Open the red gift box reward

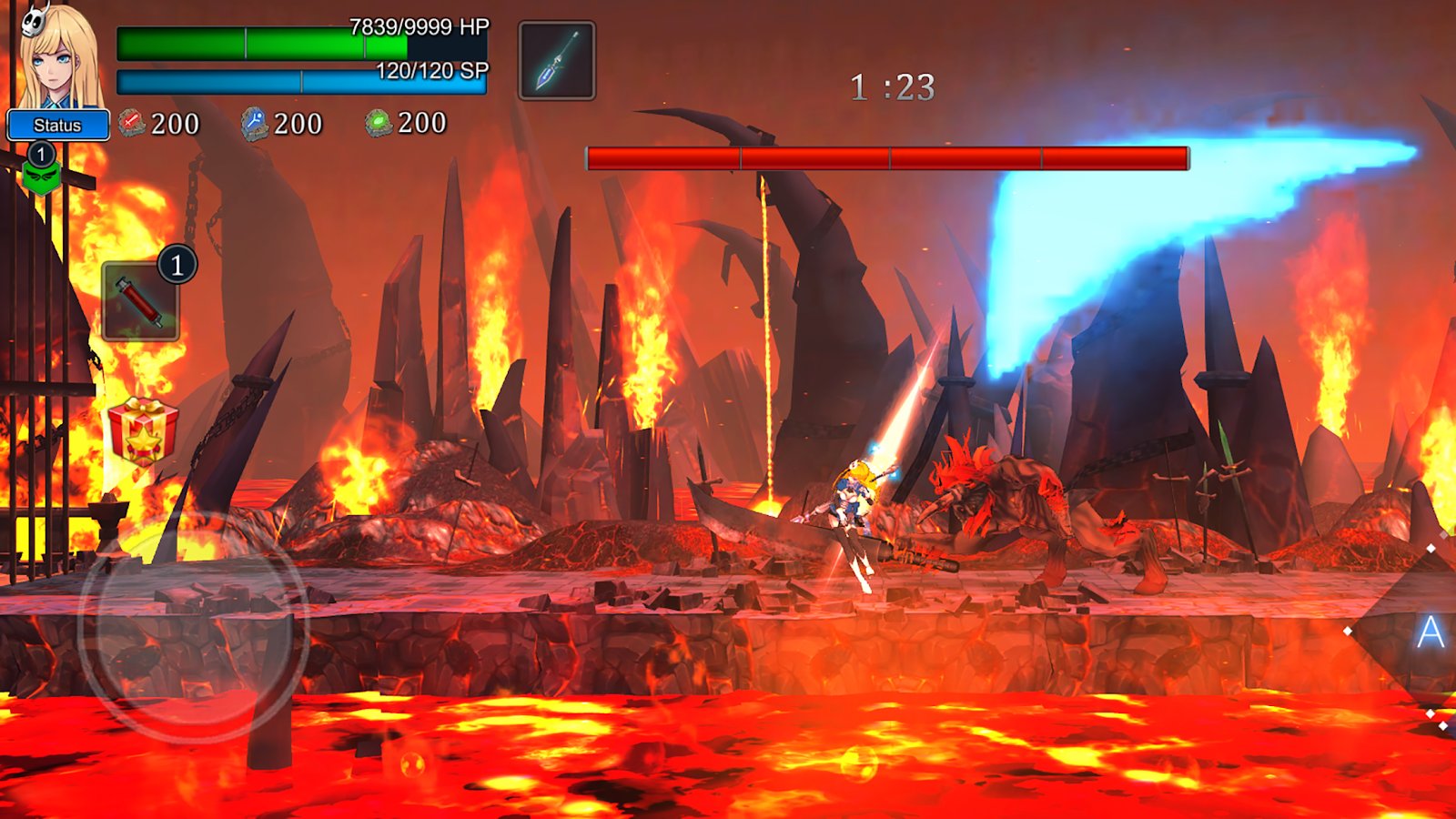[143, 430]
